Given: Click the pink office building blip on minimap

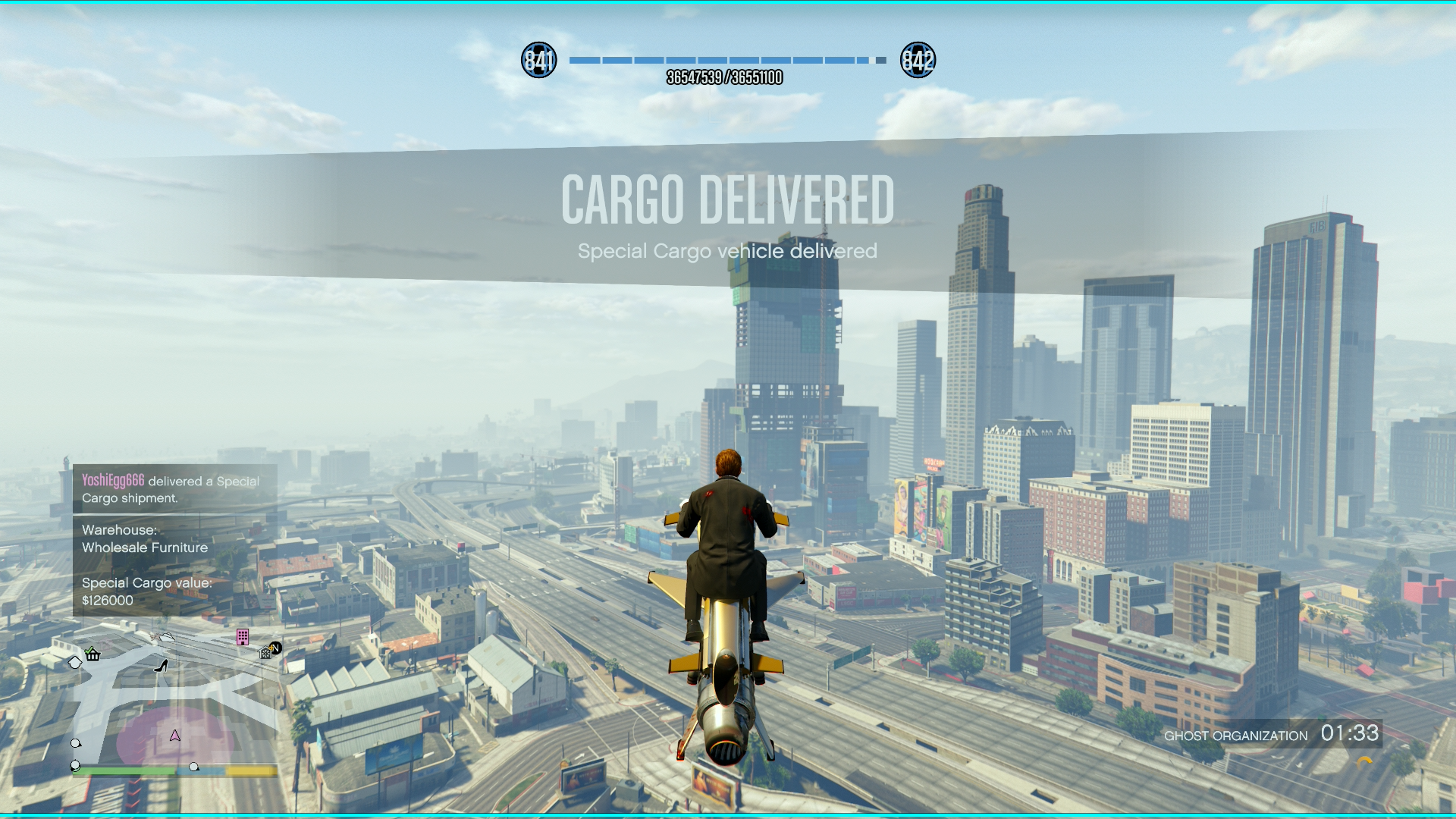Looking at the screenshot, I should coord(243,637).
